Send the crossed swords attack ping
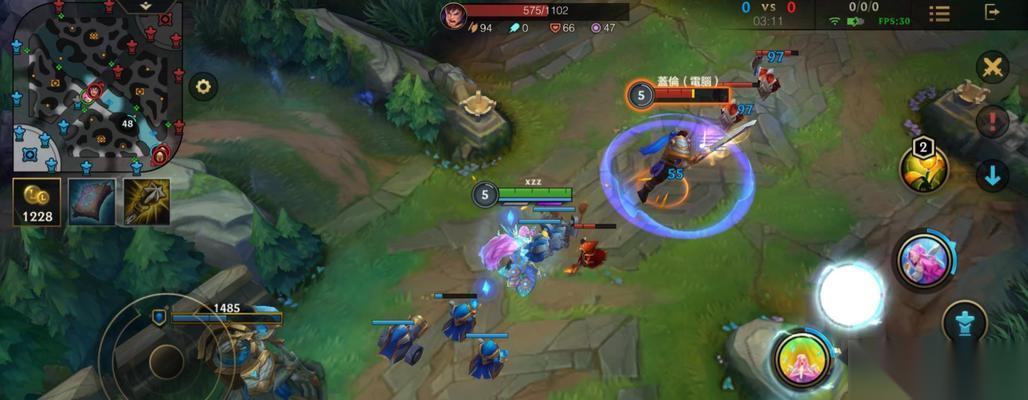The image size is (1028, 400). pos(992,67)
